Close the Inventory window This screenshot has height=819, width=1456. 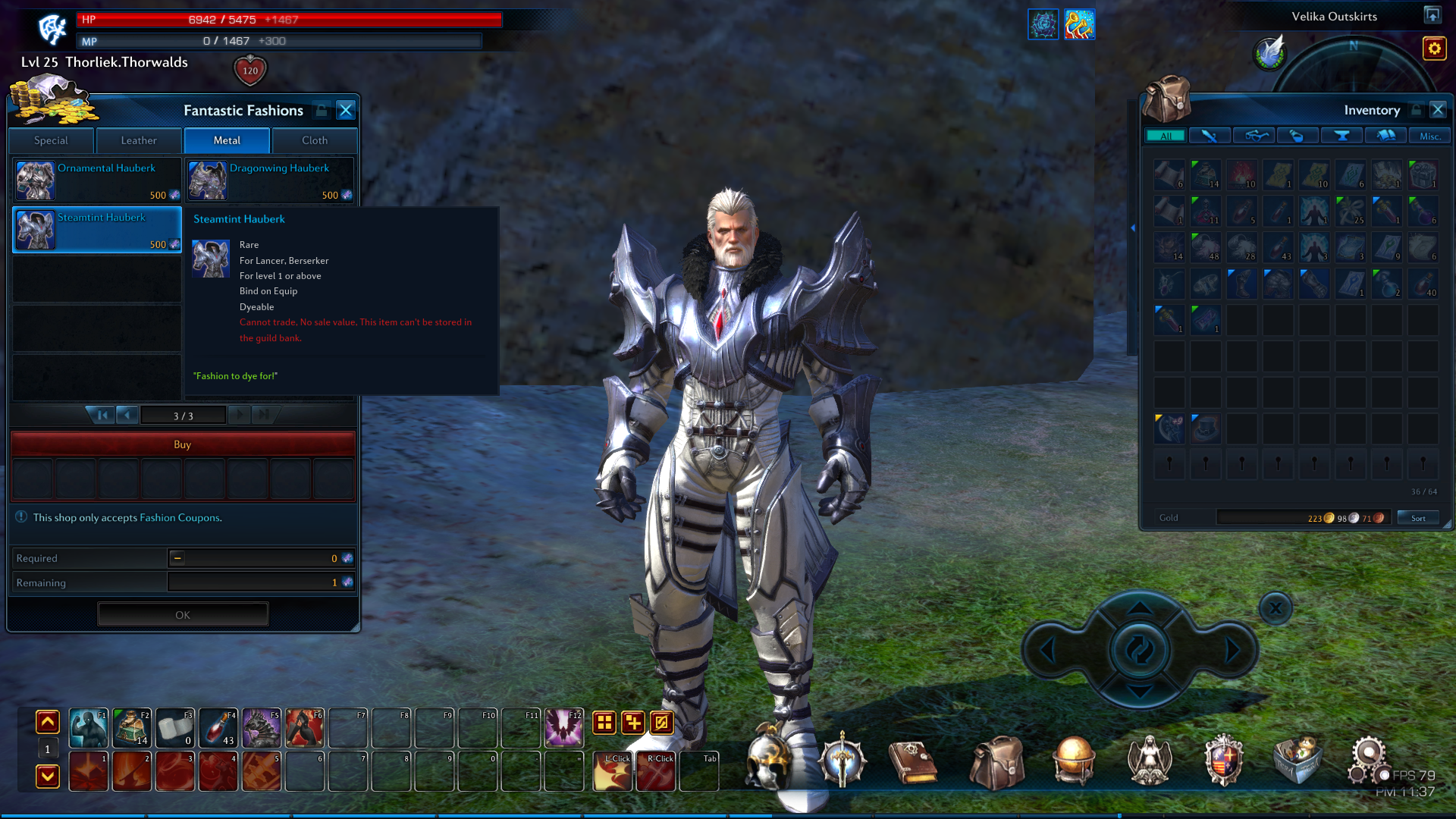(x=1438, y=110)
